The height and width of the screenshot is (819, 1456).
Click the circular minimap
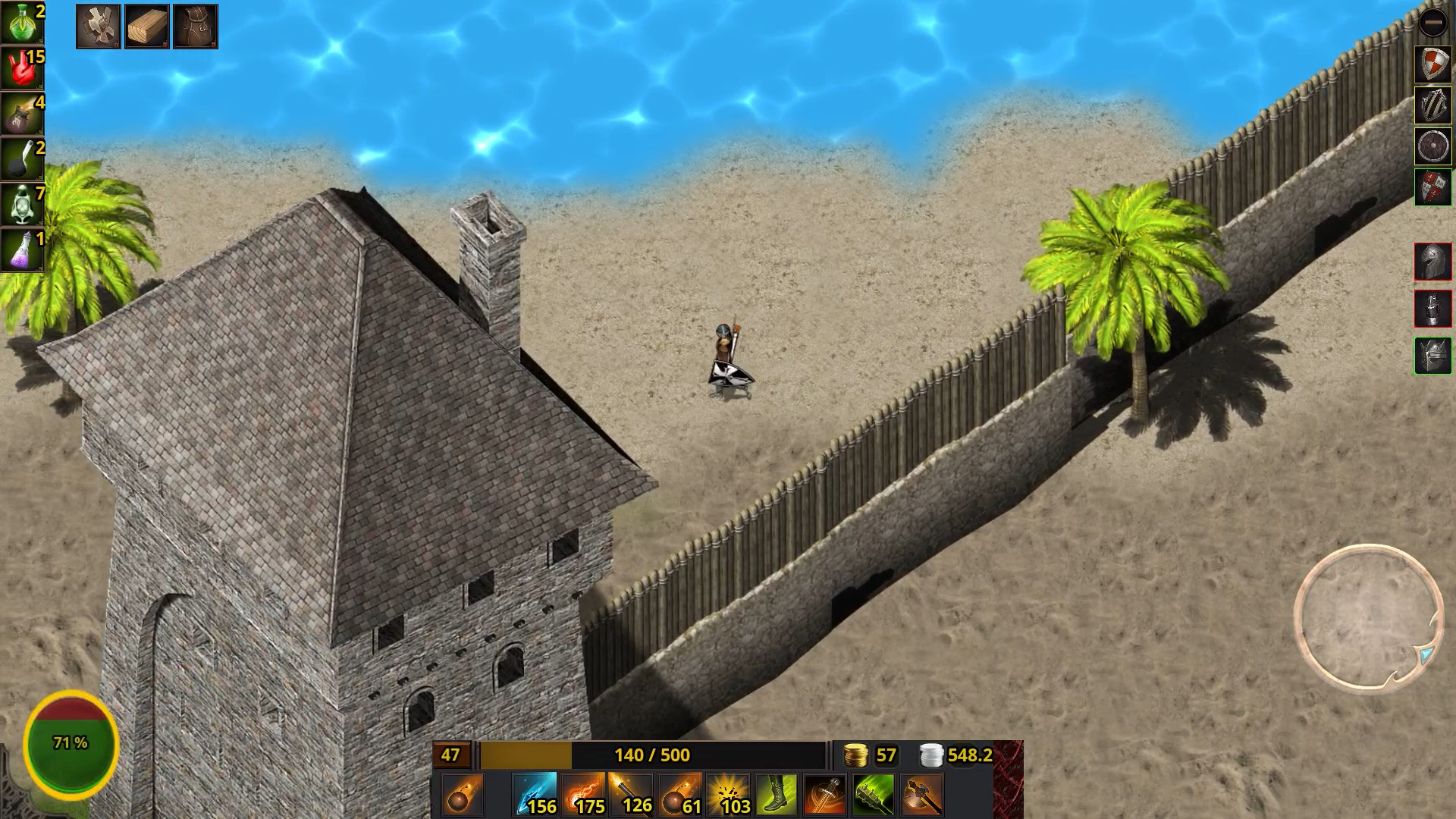tap(1369, 617)
